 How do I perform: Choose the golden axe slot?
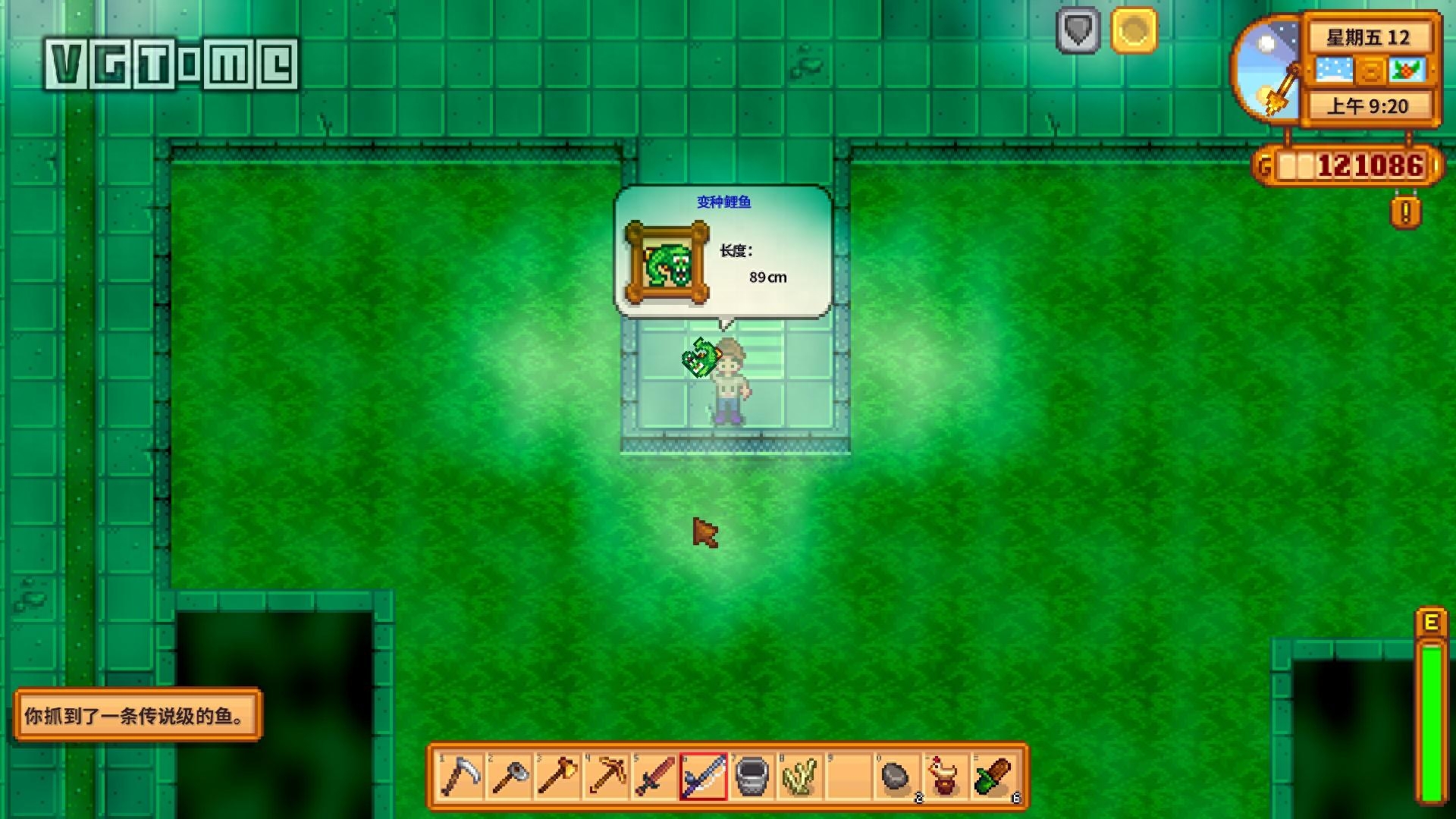point(557,777)
